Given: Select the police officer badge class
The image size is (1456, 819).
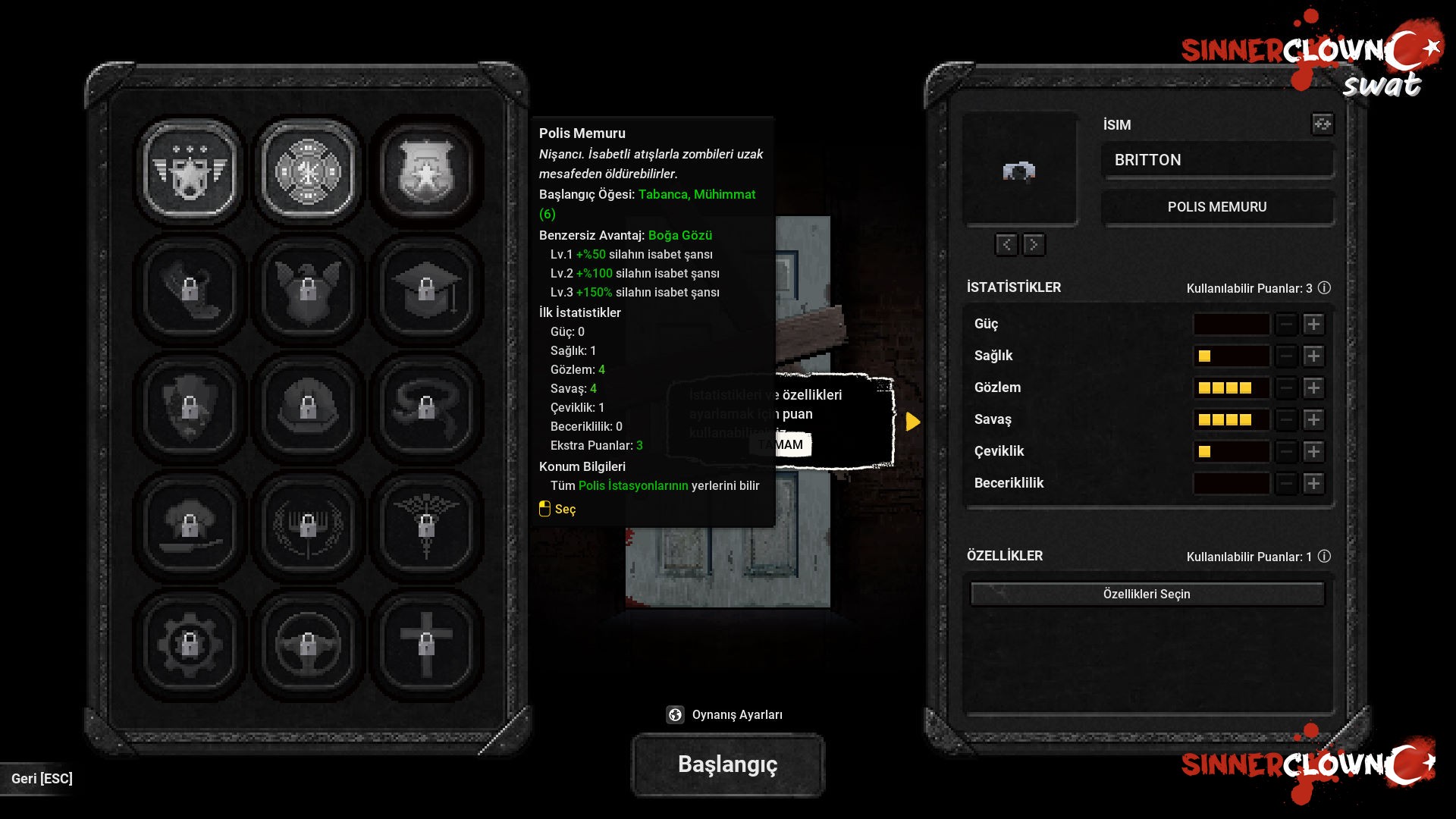Looking at the screenshot, I should point(425,171).
